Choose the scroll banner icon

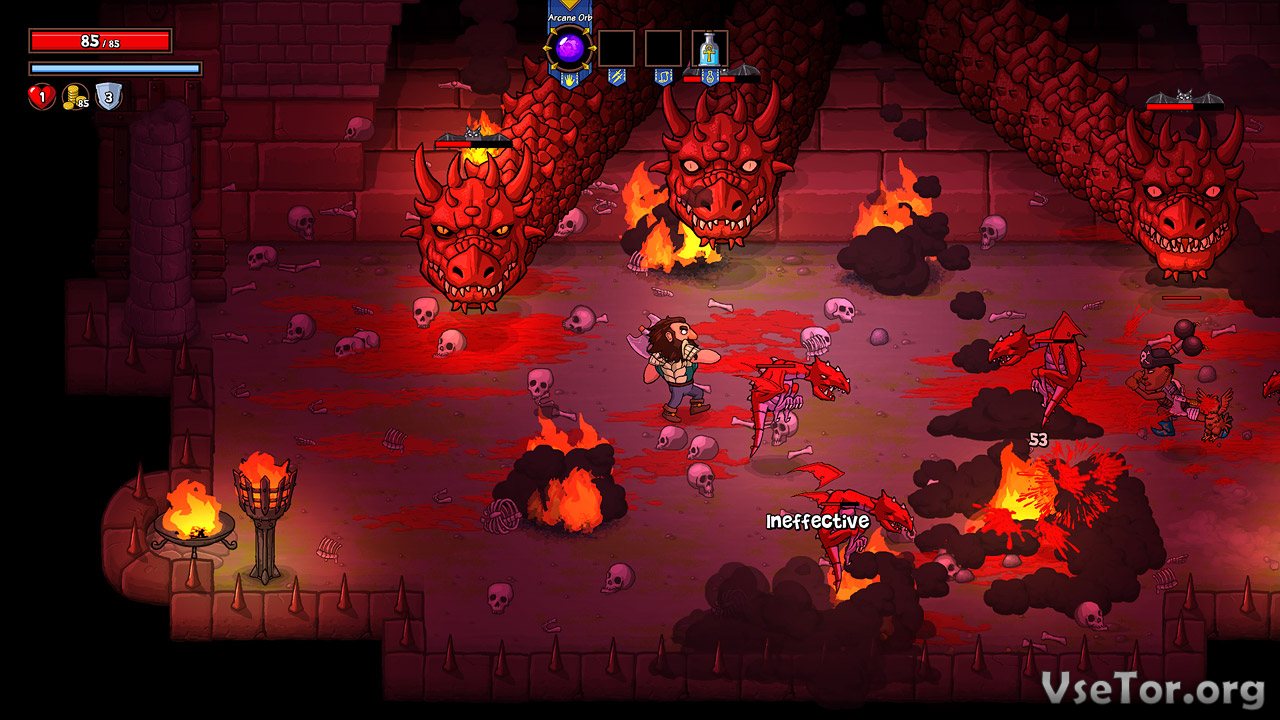coord(663,76)
